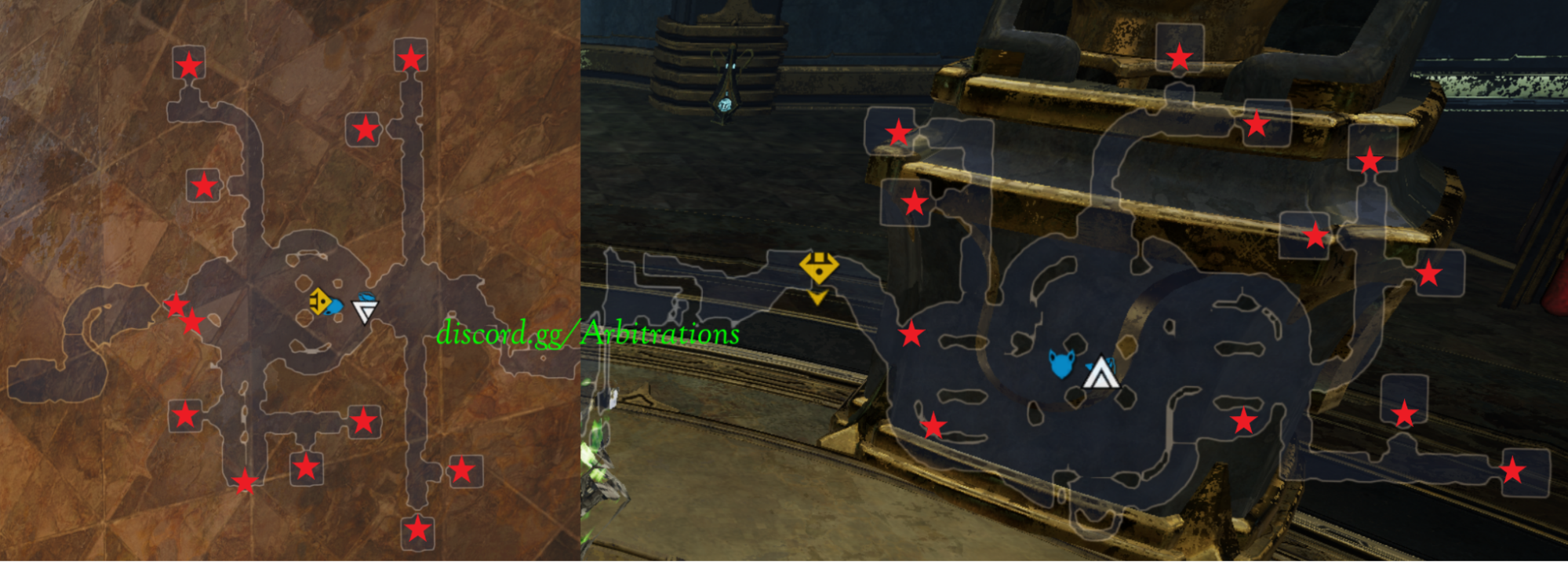Image resolution: width=1568 pixels, height=562 pixels.
Task: Click the yellow objective marker on the dark blue map
Action: (818, 269)
